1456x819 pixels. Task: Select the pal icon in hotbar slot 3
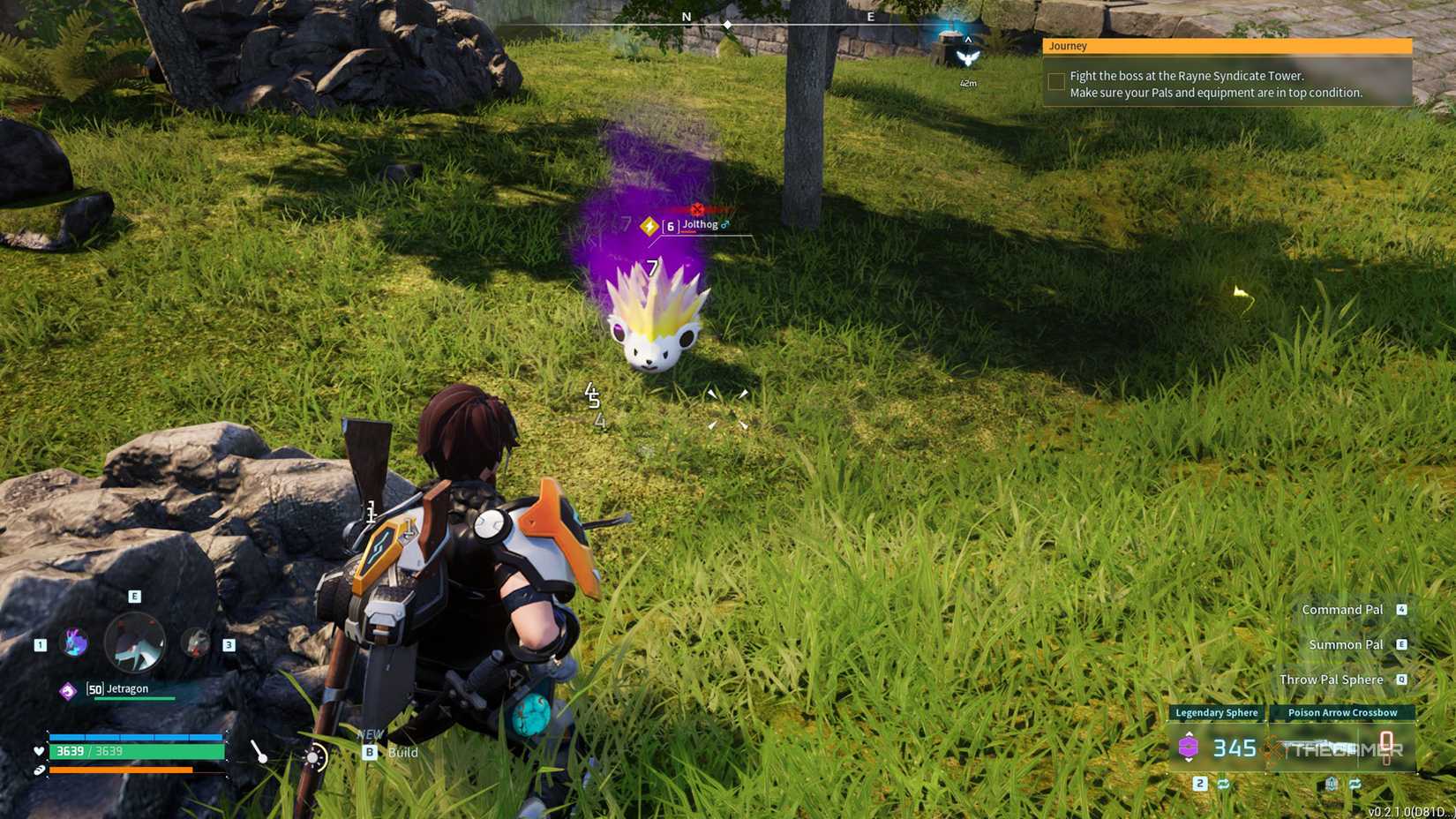195,644
